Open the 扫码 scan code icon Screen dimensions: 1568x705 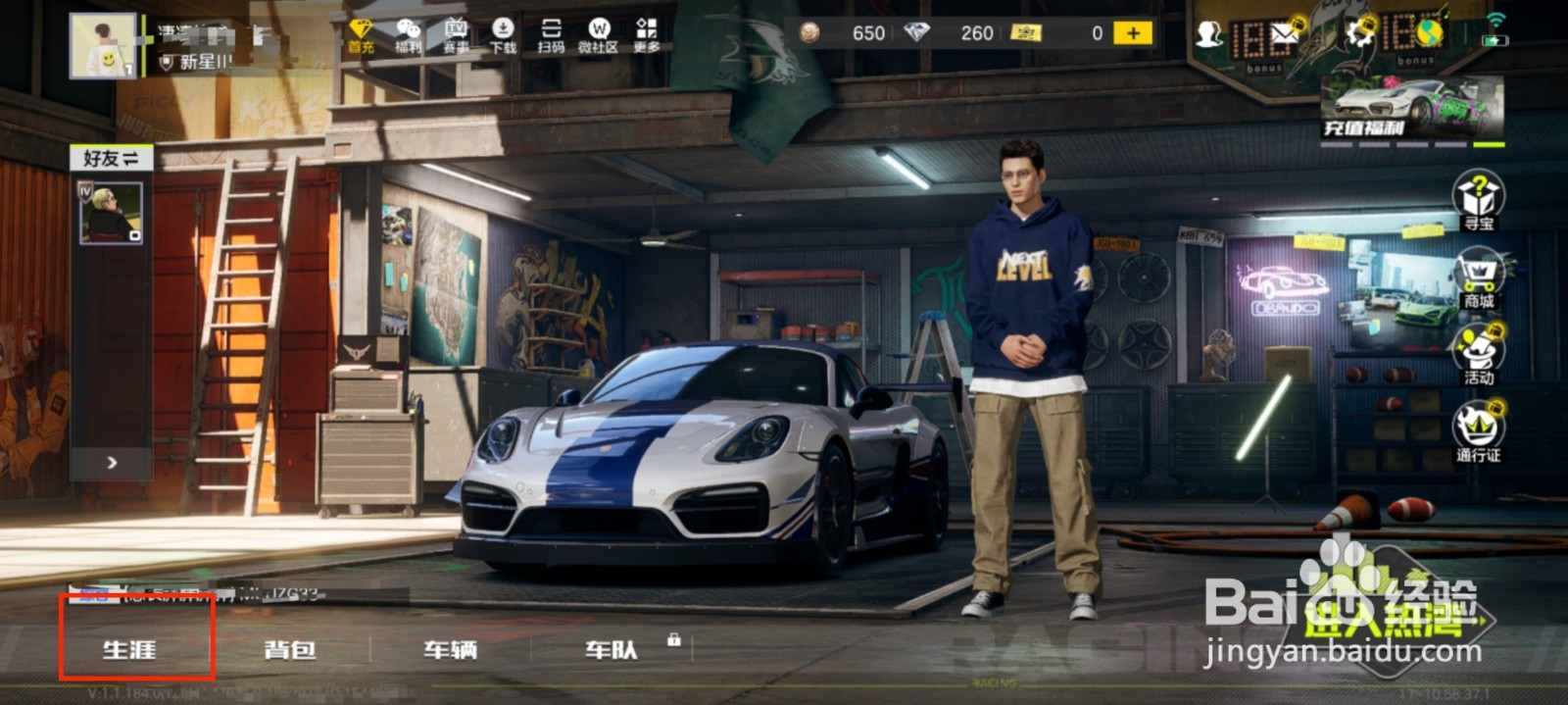pos(551,35)
